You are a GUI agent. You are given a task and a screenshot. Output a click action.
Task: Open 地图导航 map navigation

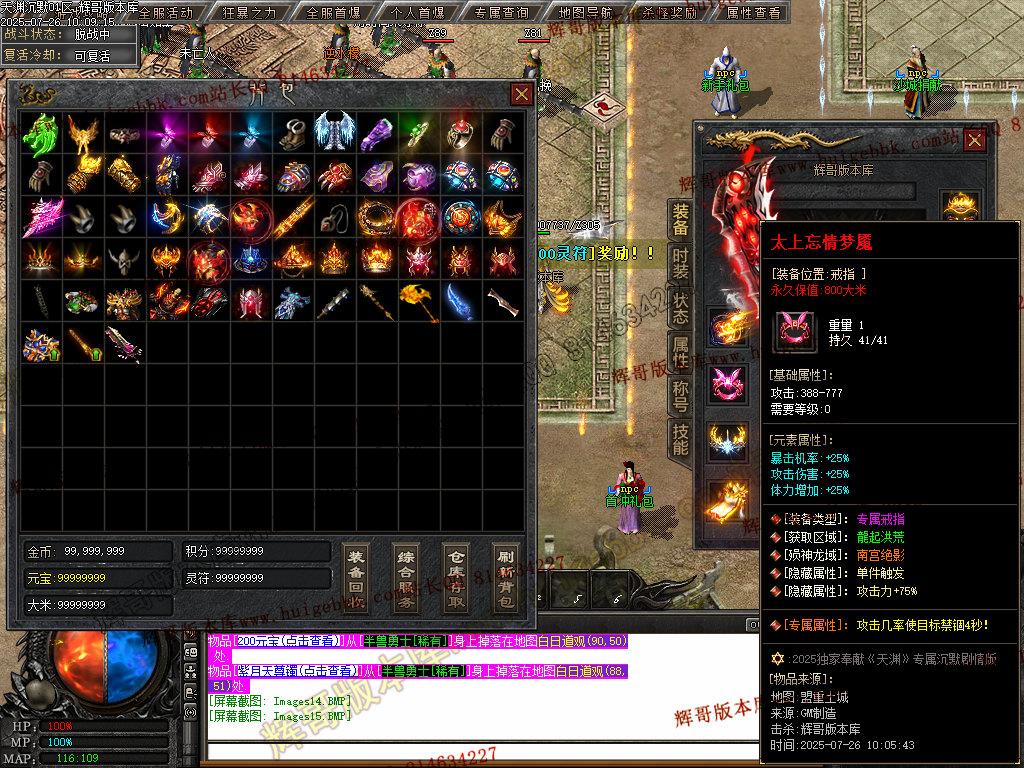[585, 13]
